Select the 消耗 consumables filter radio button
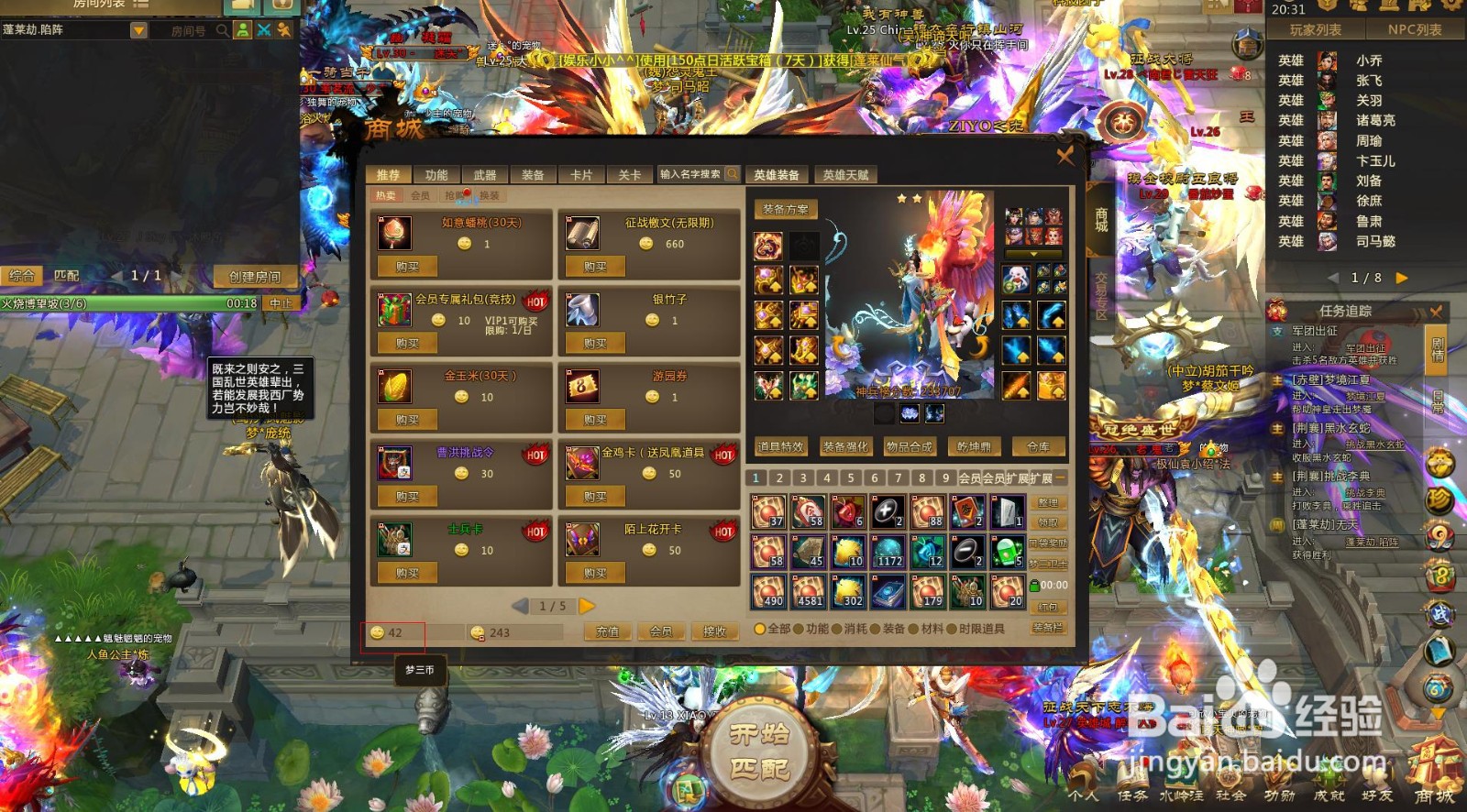The image size is (1467, 812). tap(834, 630)
